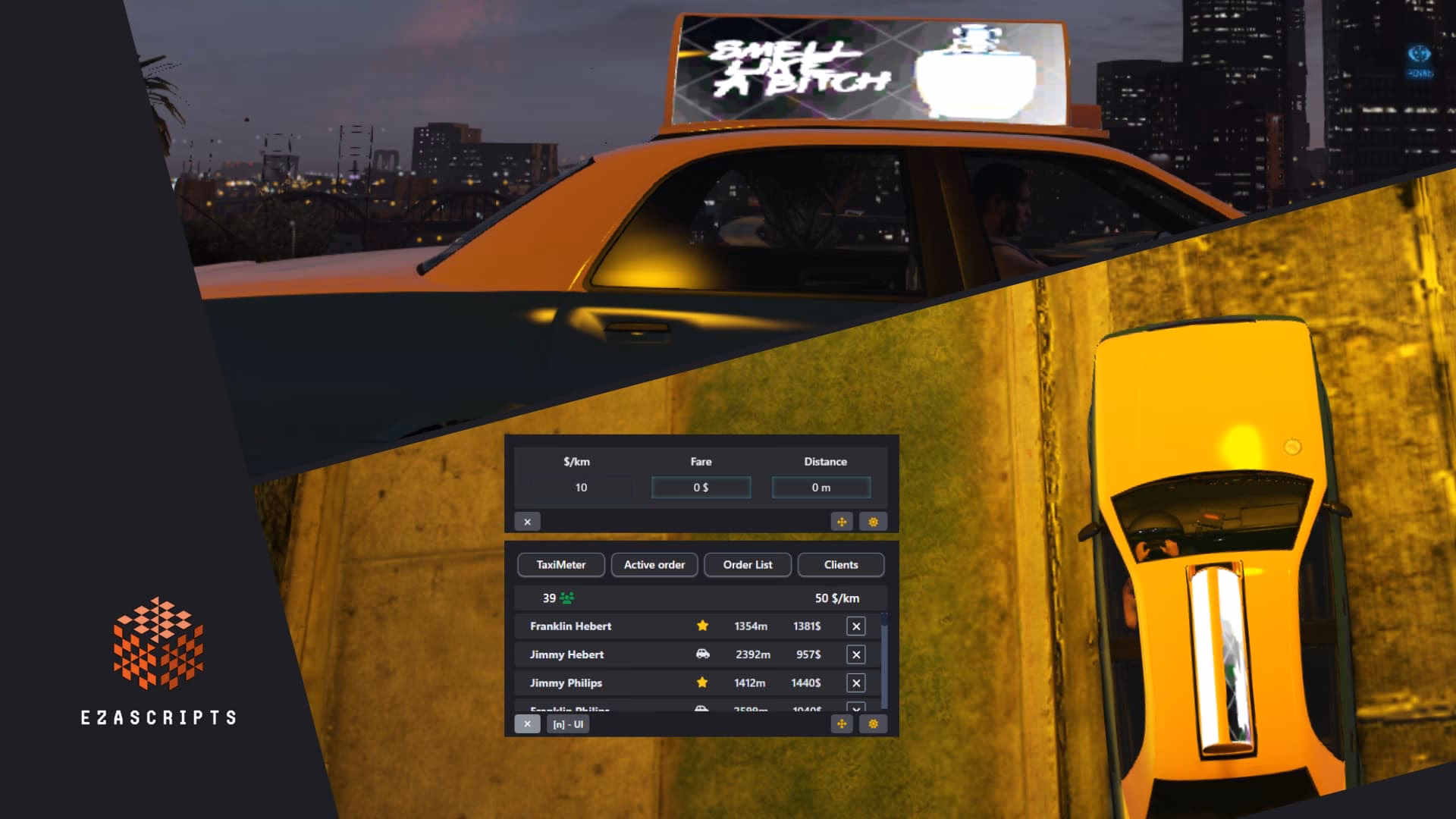
Task: Cancel Jimmy Philips' entry using its X button
Action: 855,682
